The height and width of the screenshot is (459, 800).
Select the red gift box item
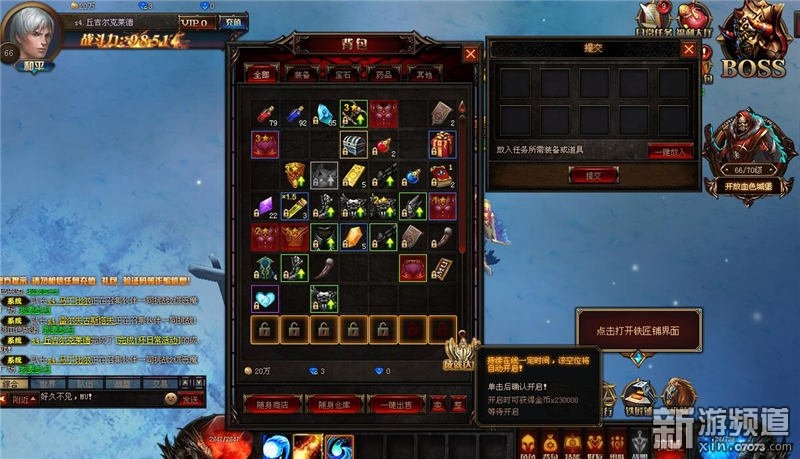click(443, 145)
